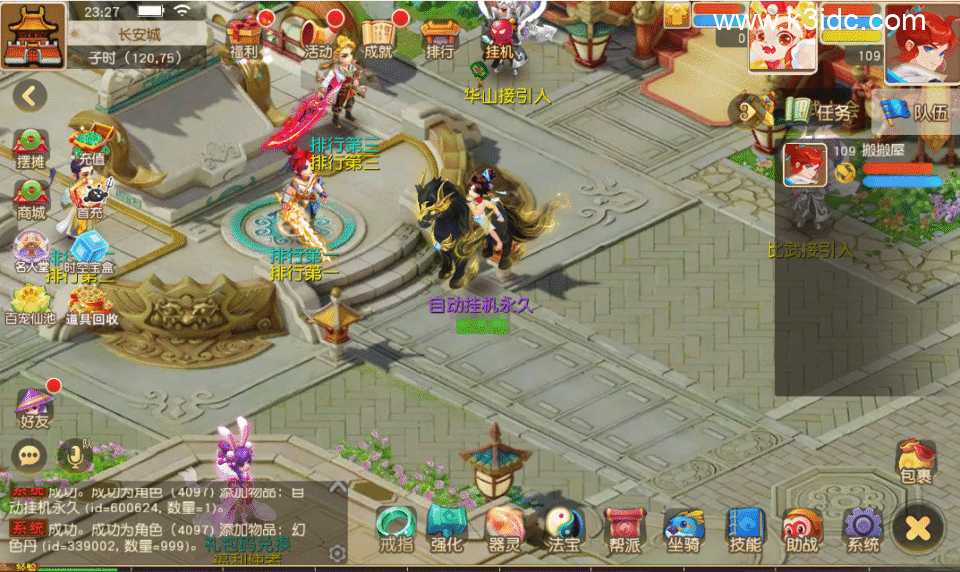The height and width of the screenshot is (572, 960).
Task: Open the 道具回收 item recycle icon
Action: pos(92,304)
